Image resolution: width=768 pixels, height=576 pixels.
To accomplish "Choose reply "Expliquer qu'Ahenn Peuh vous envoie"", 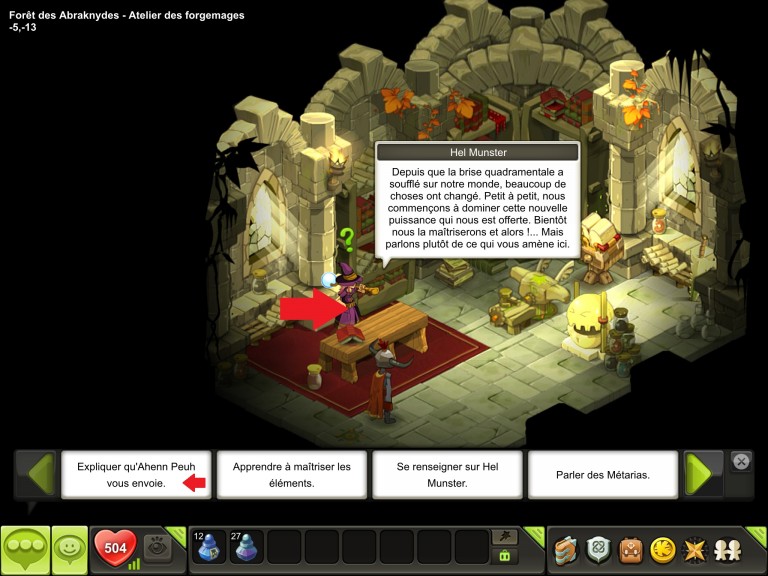I will (x=136, y=474).
